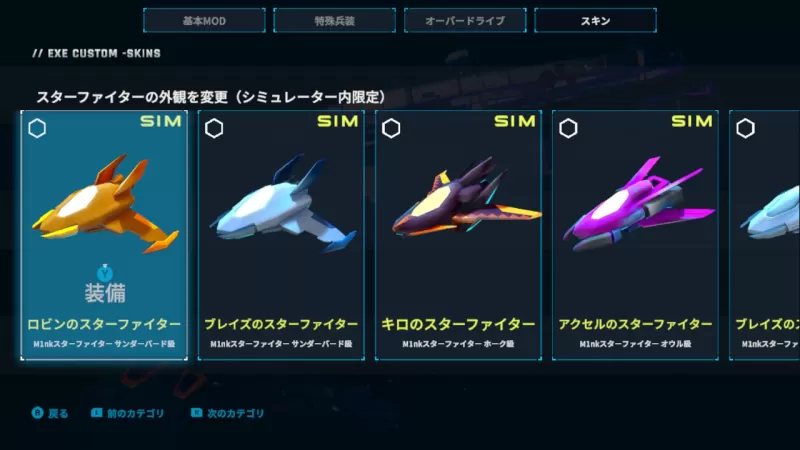Viewport: 800px width, 450px height.
Task: Switch to the 基本MOD tab
Action: [x=204, y=20]
